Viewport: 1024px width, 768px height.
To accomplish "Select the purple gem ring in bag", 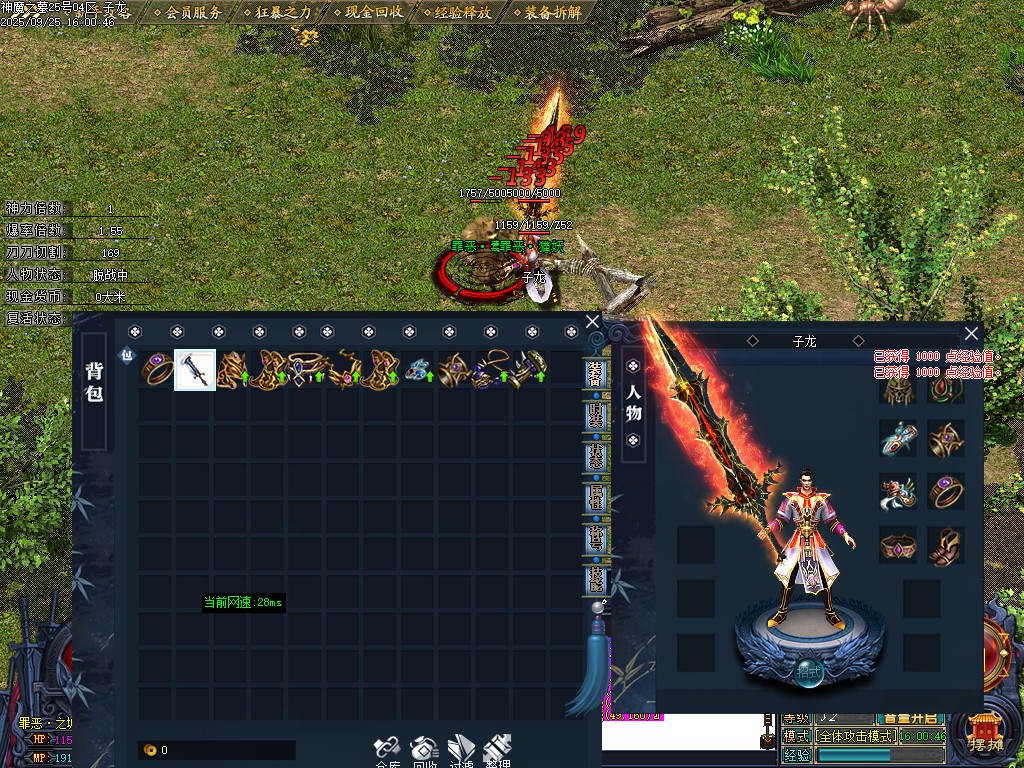I will point(158,370).
